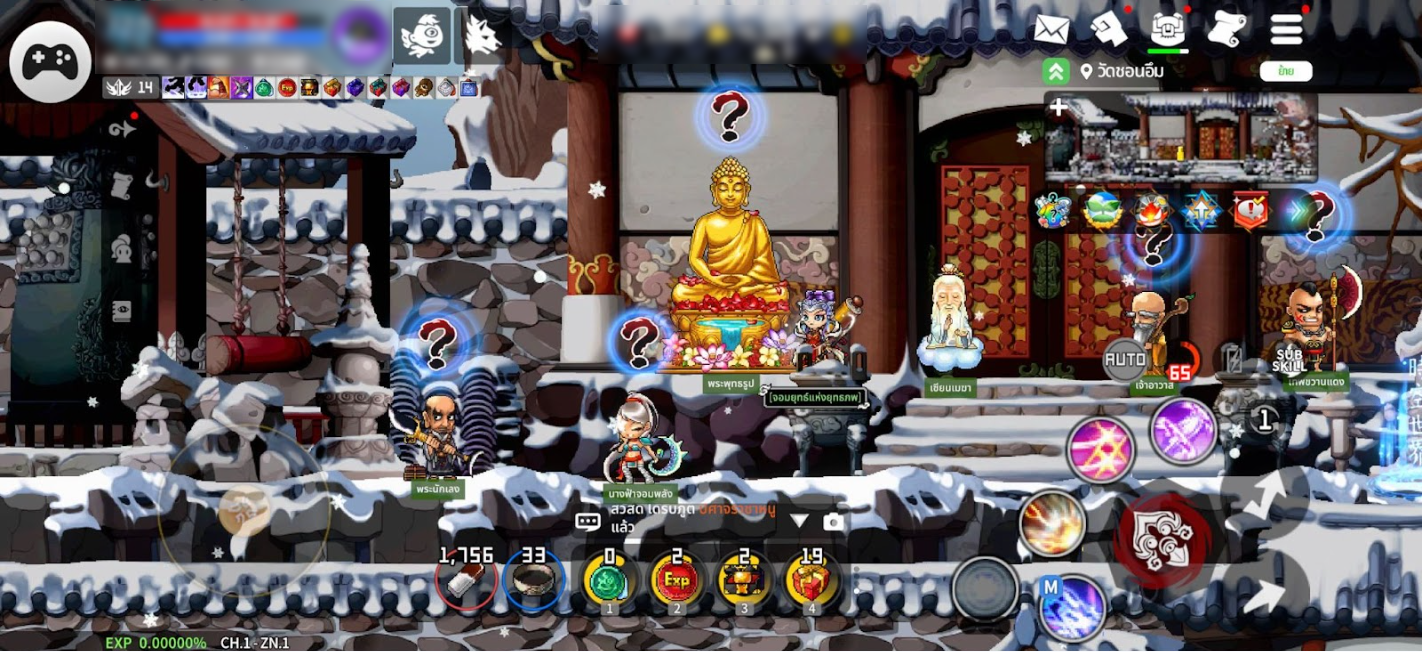Activate the purple slash skill
The height and width of the screenshot is (652, 1422).
(x=1183, y=430)
